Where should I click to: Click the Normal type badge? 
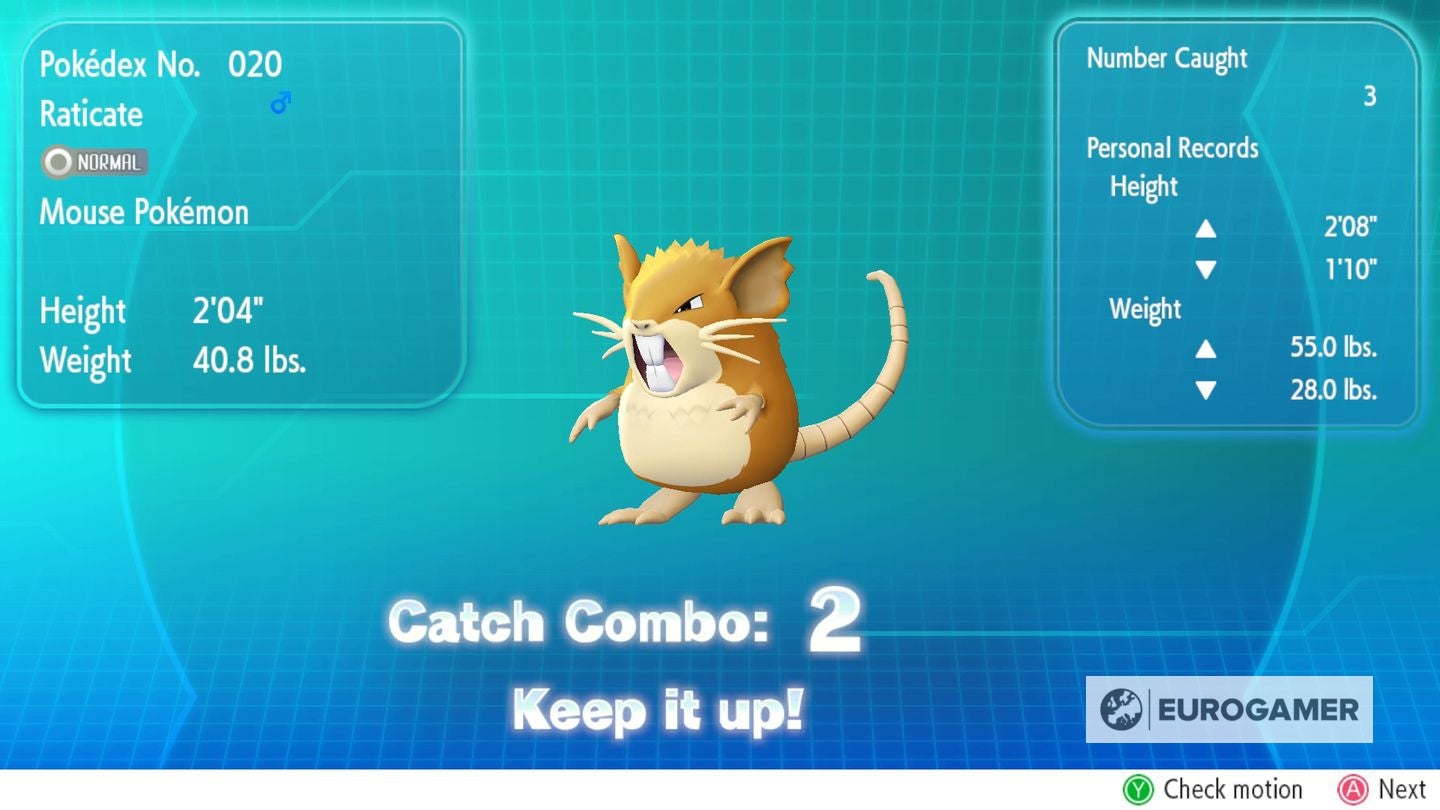pos(93,162)
